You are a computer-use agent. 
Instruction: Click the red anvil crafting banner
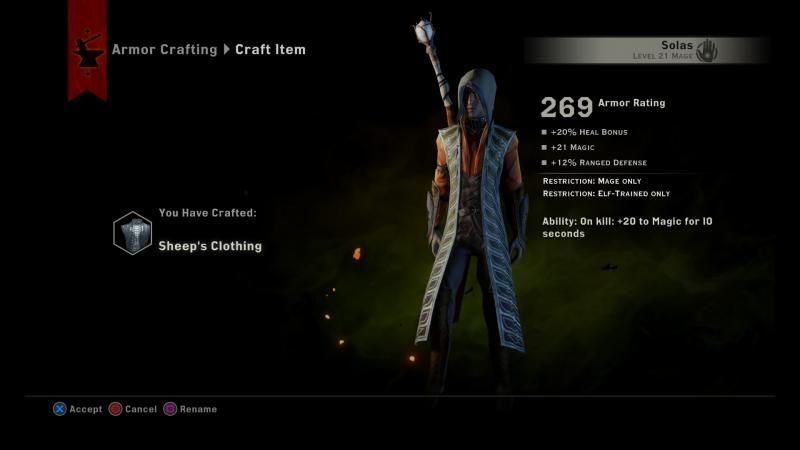(87, 48)
